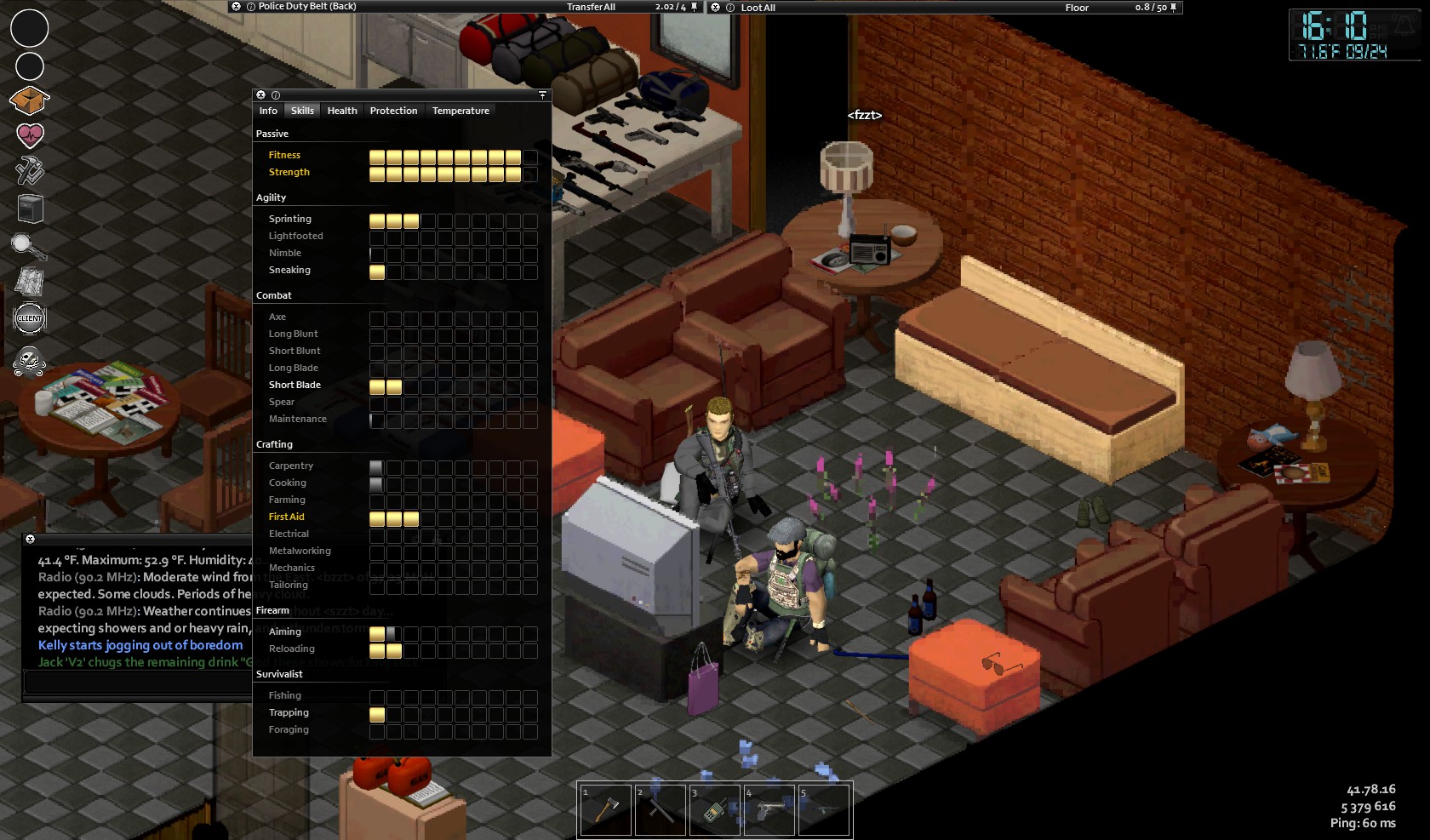Open the hammer crafting menu icon
Screen dimensions: 1430x840
pos(30,171)
